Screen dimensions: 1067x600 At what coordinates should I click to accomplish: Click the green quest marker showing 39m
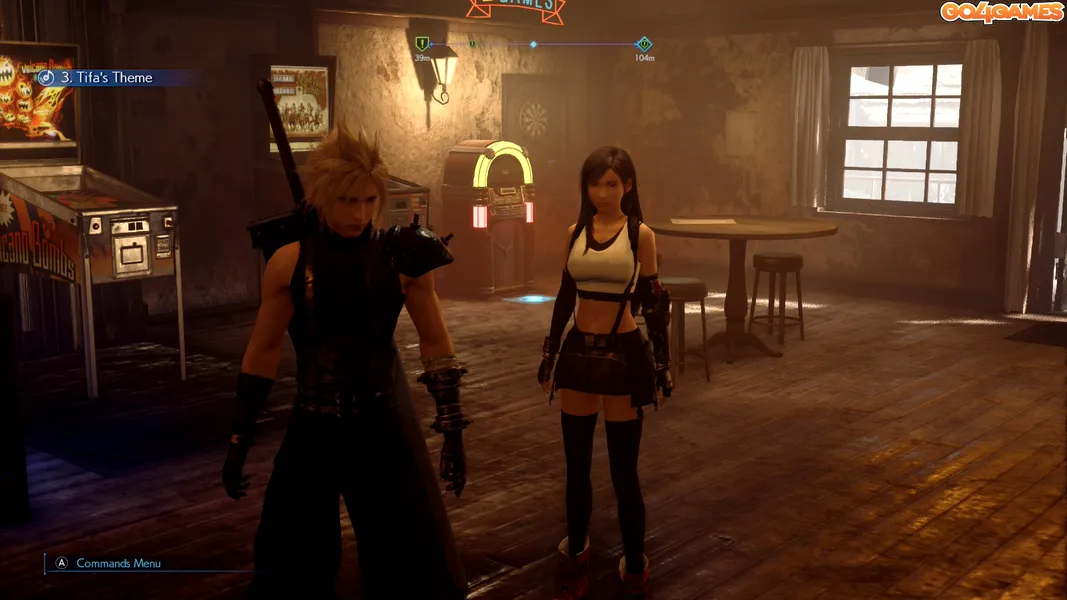click(x=422, y=44)
